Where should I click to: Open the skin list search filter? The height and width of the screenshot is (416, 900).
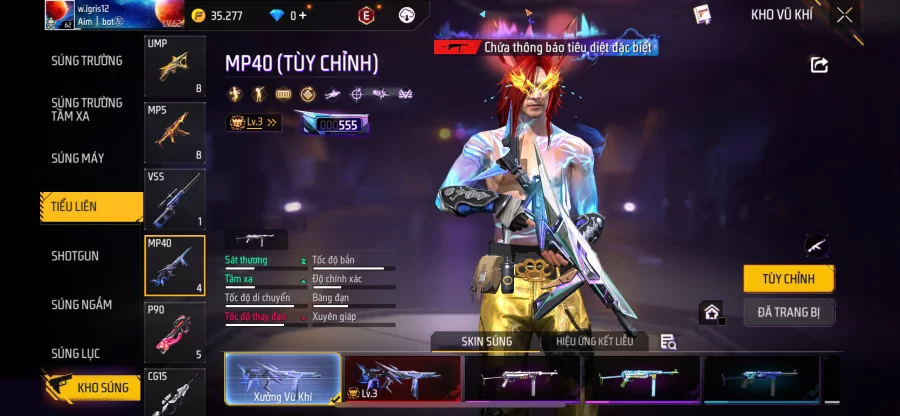tap(668, 342)
